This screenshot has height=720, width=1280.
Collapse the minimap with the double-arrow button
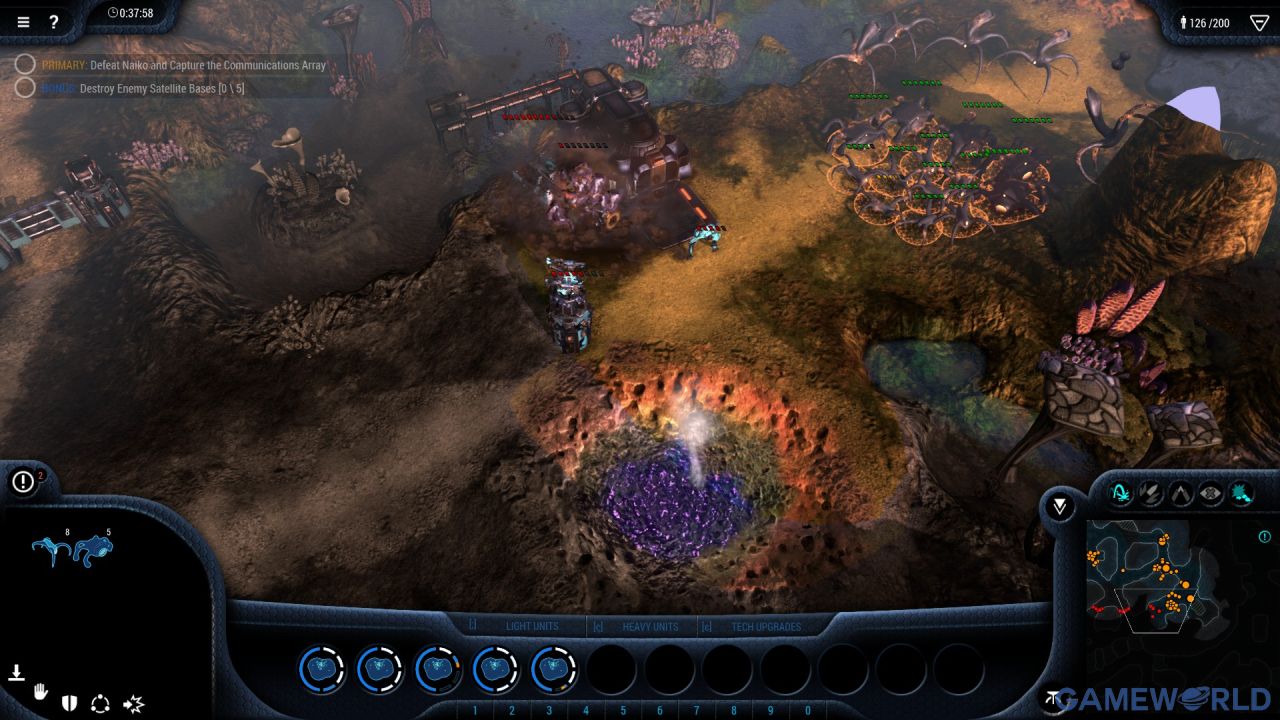1060,507
